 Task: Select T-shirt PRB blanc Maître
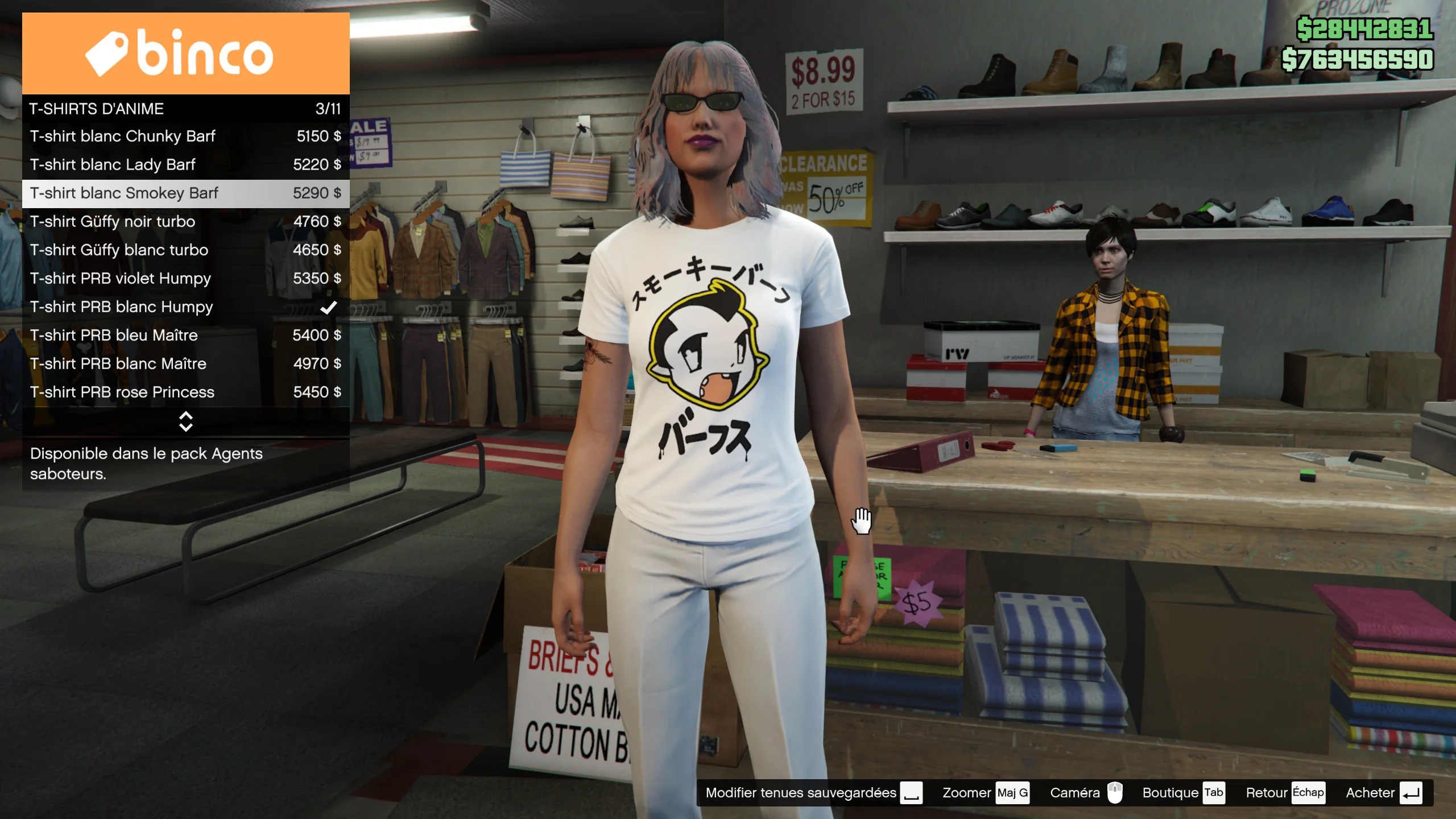pyautogui.click(x=185, y=364)
